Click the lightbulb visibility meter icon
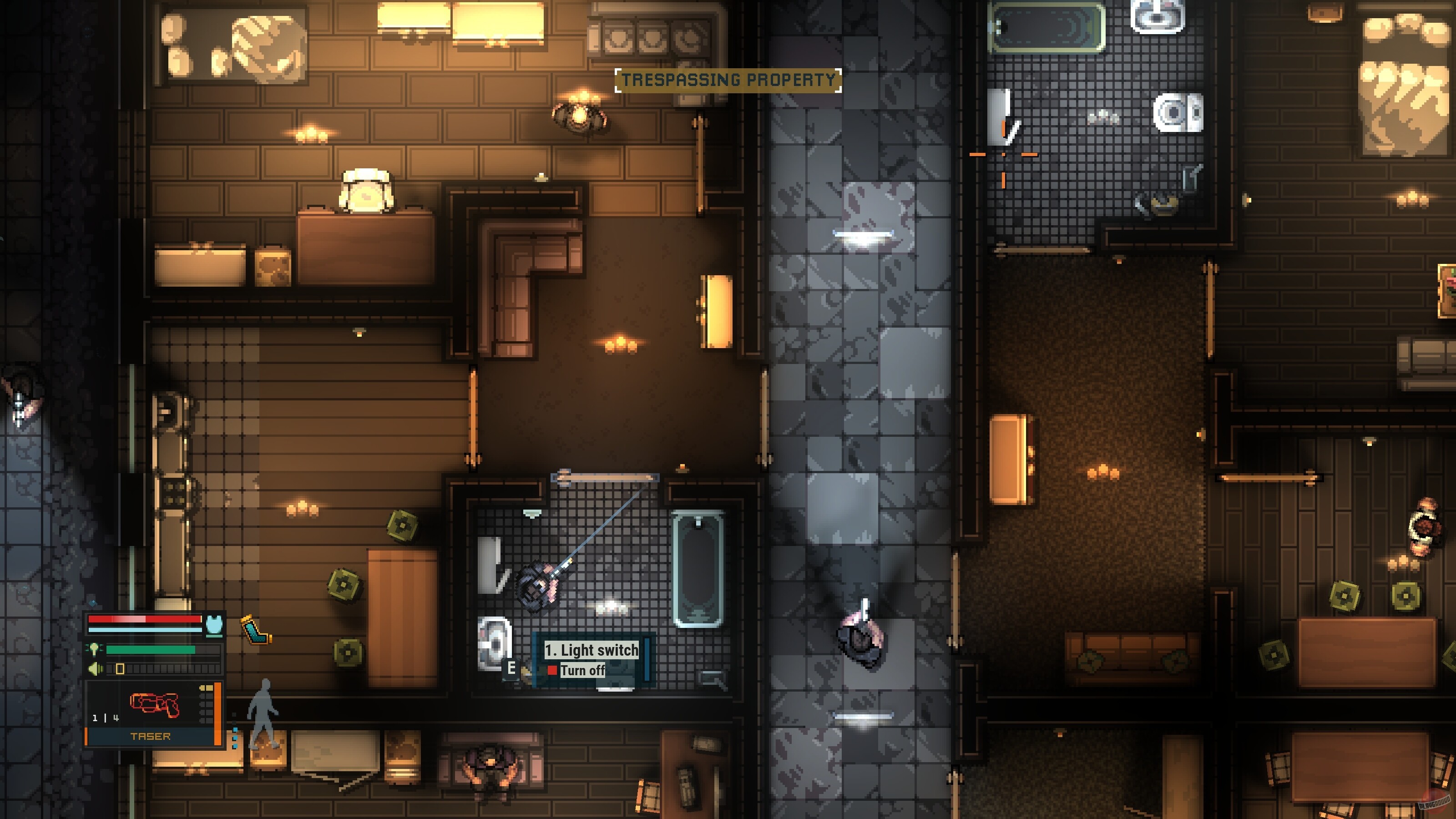 coord(95,650)
